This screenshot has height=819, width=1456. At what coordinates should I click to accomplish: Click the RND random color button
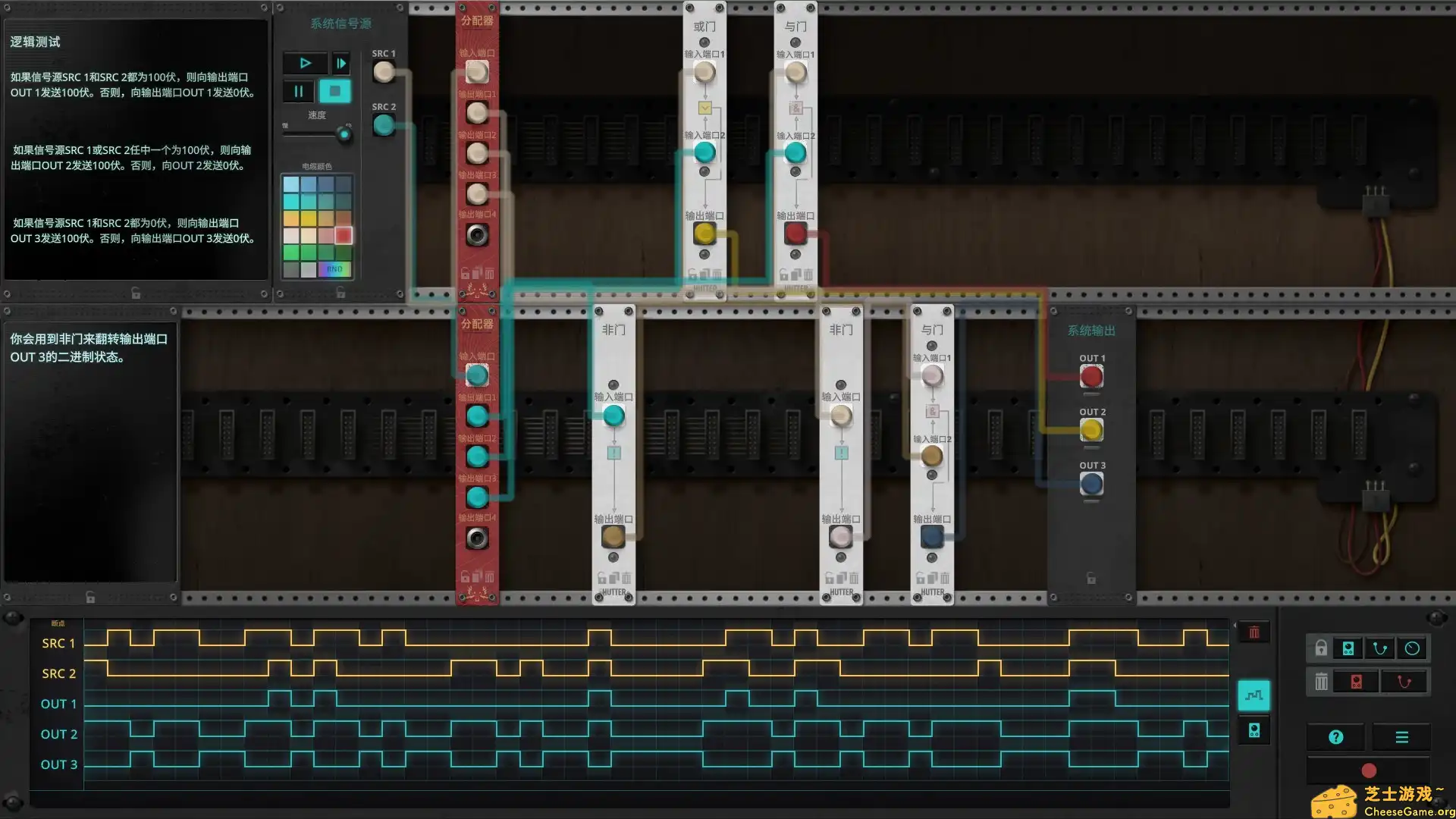point(334,268)
